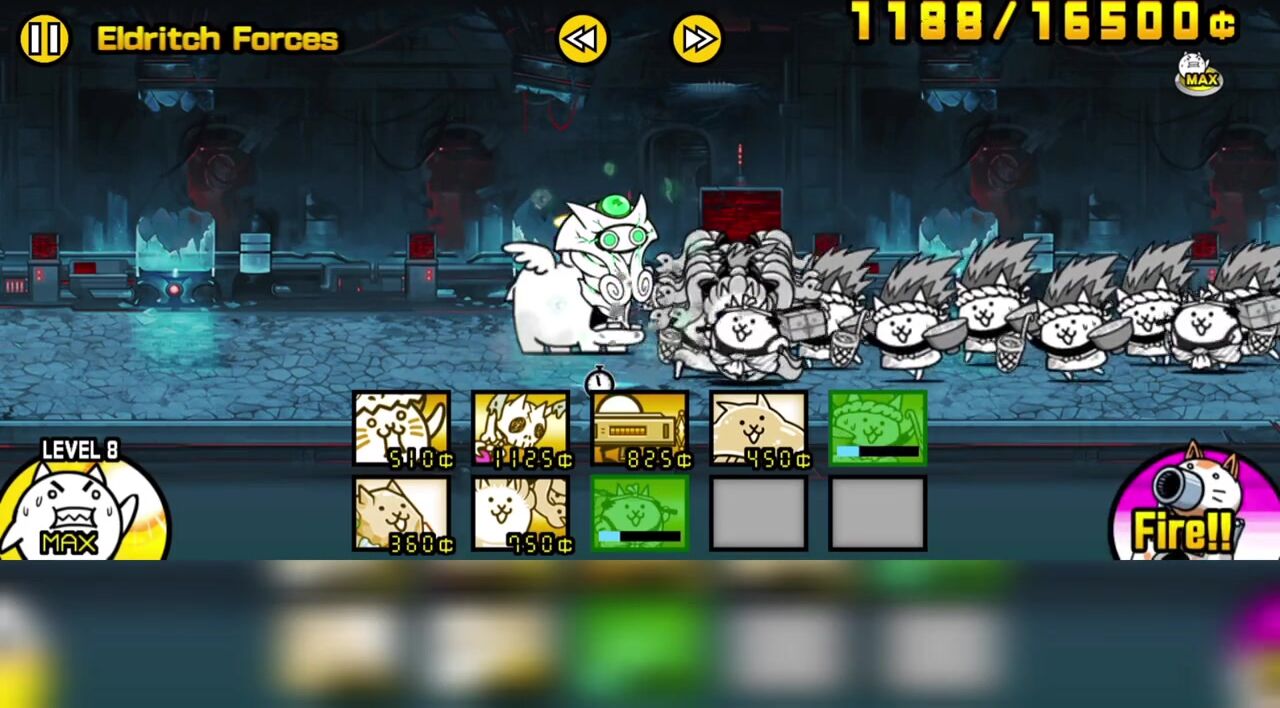The height and width of the screenshot is (708, 1280).
Task: Click the small MAX cat icon under the money
Action: pos(1198,73)
